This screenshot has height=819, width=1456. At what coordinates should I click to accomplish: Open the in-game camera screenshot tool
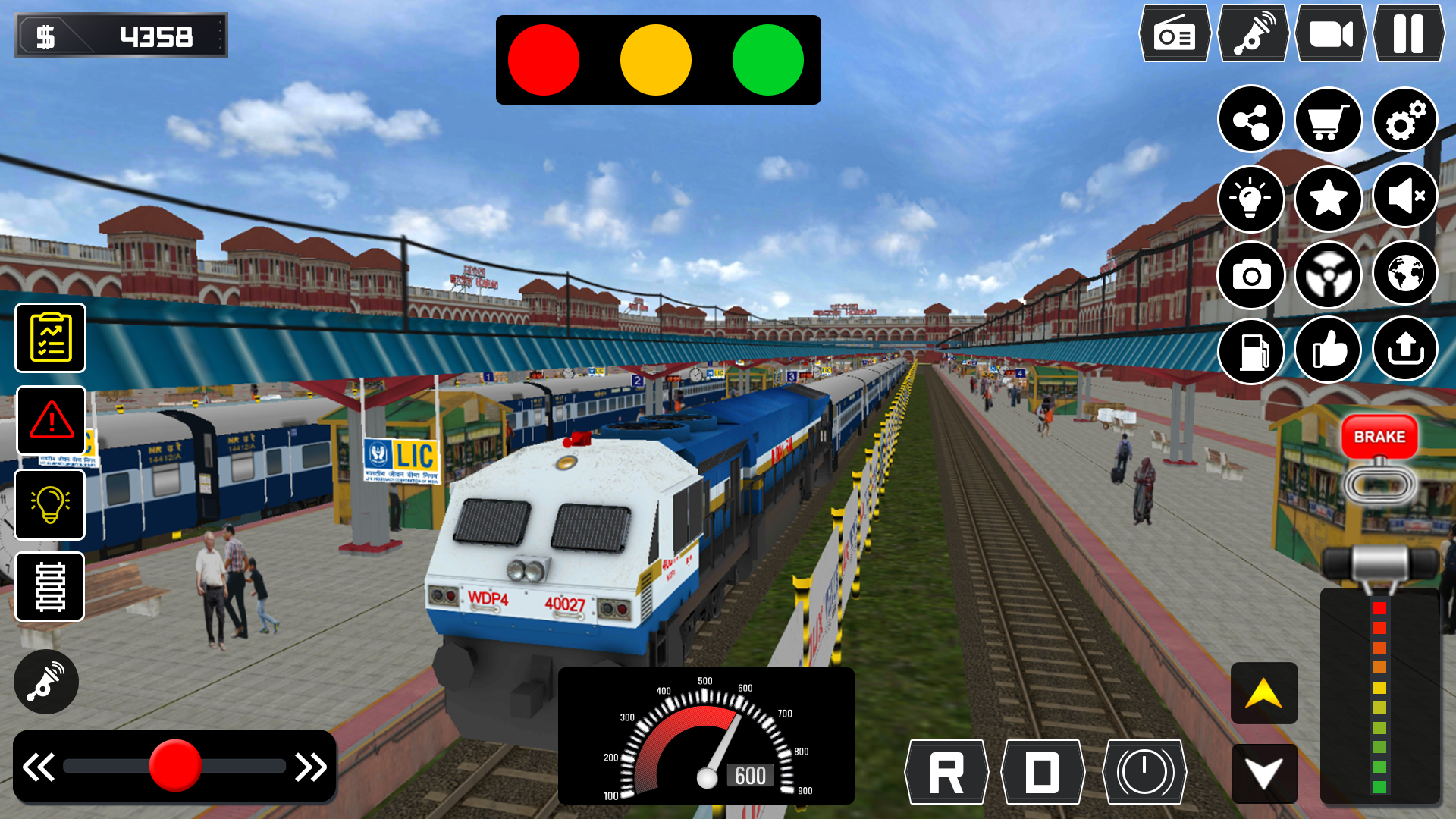1252,275
